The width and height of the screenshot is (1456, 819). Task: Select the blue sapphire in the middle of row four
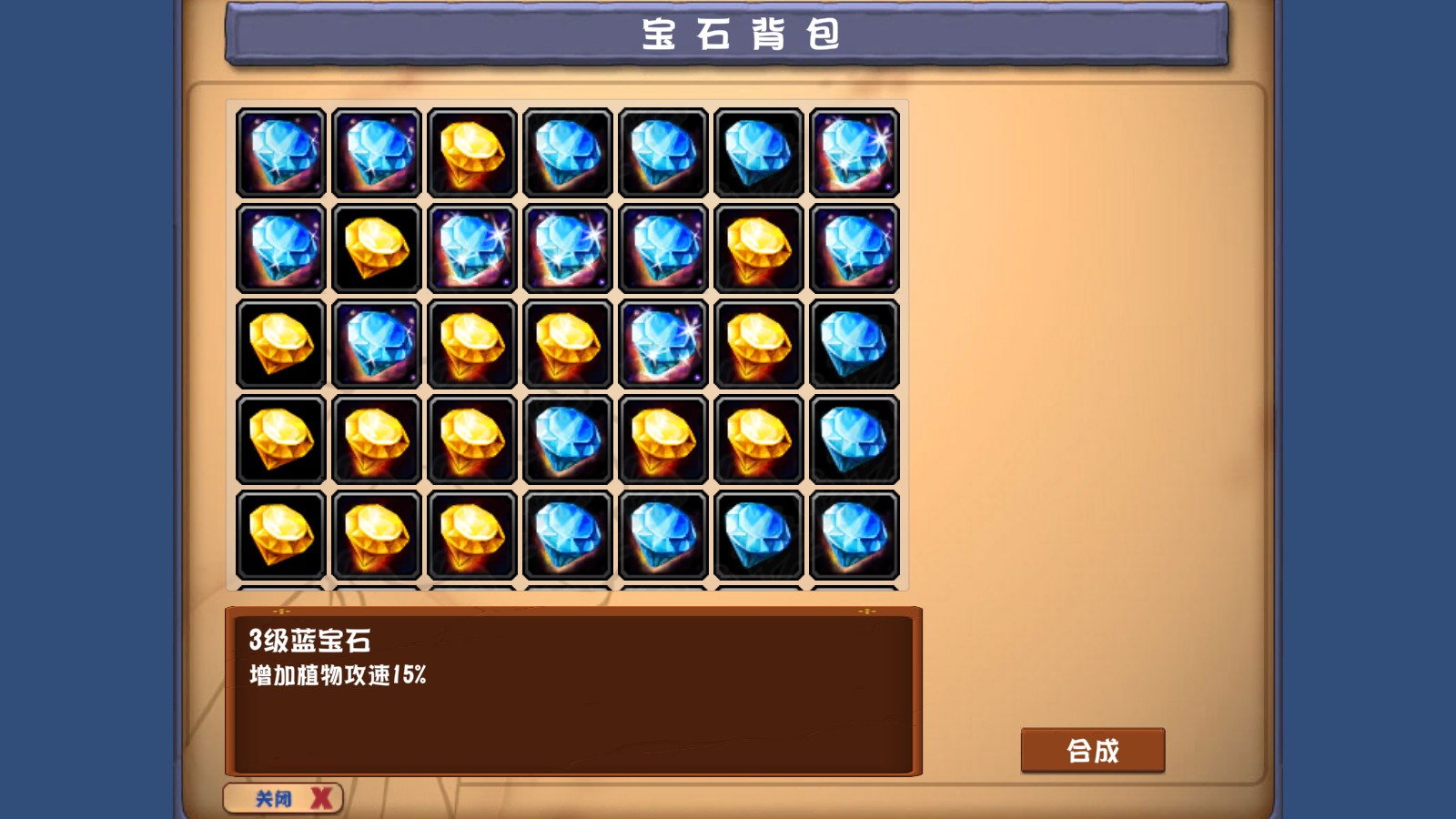point(567,439)
